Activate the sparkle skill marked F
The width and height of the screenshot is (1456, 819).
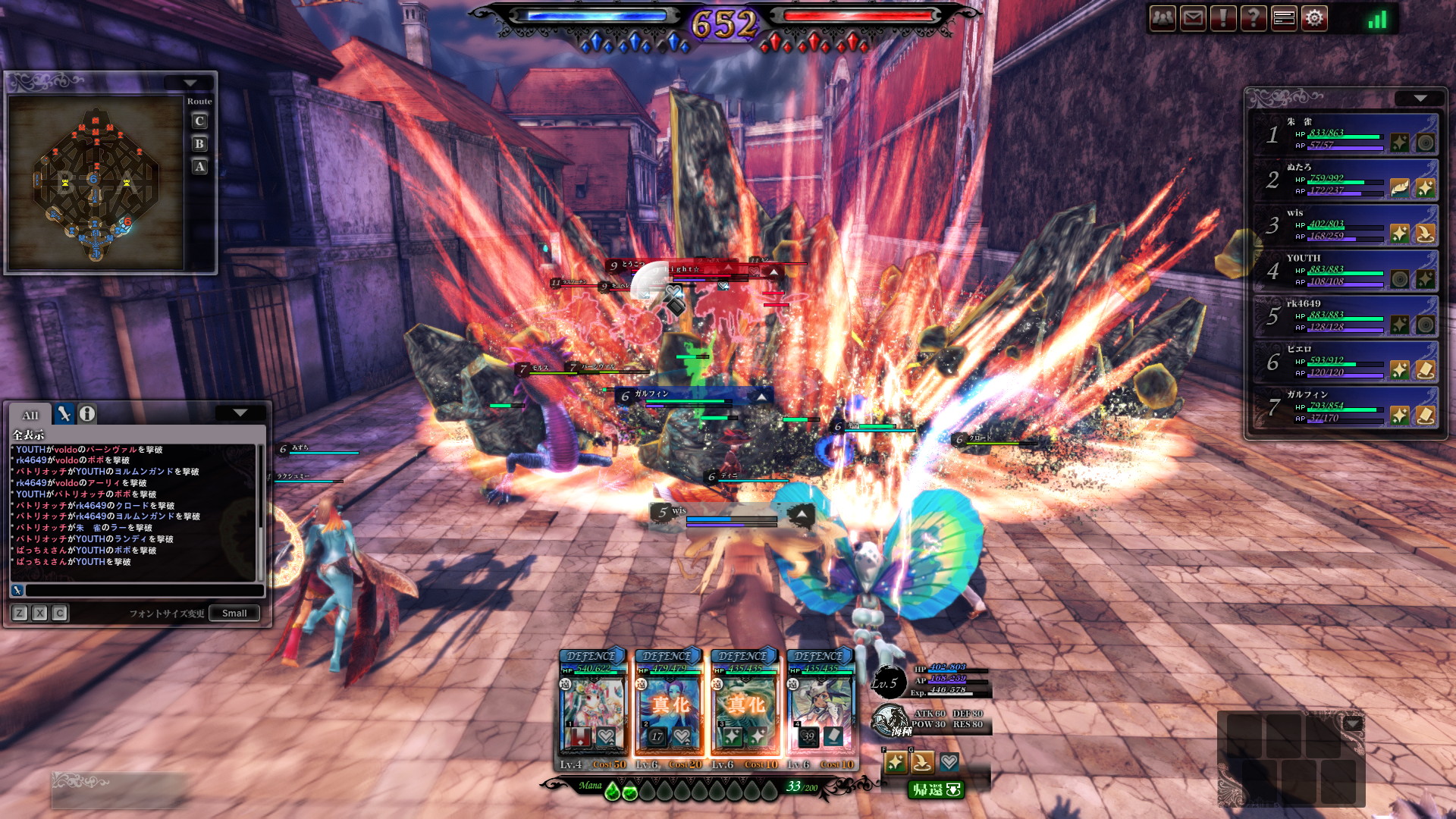[x=896, y=762]
